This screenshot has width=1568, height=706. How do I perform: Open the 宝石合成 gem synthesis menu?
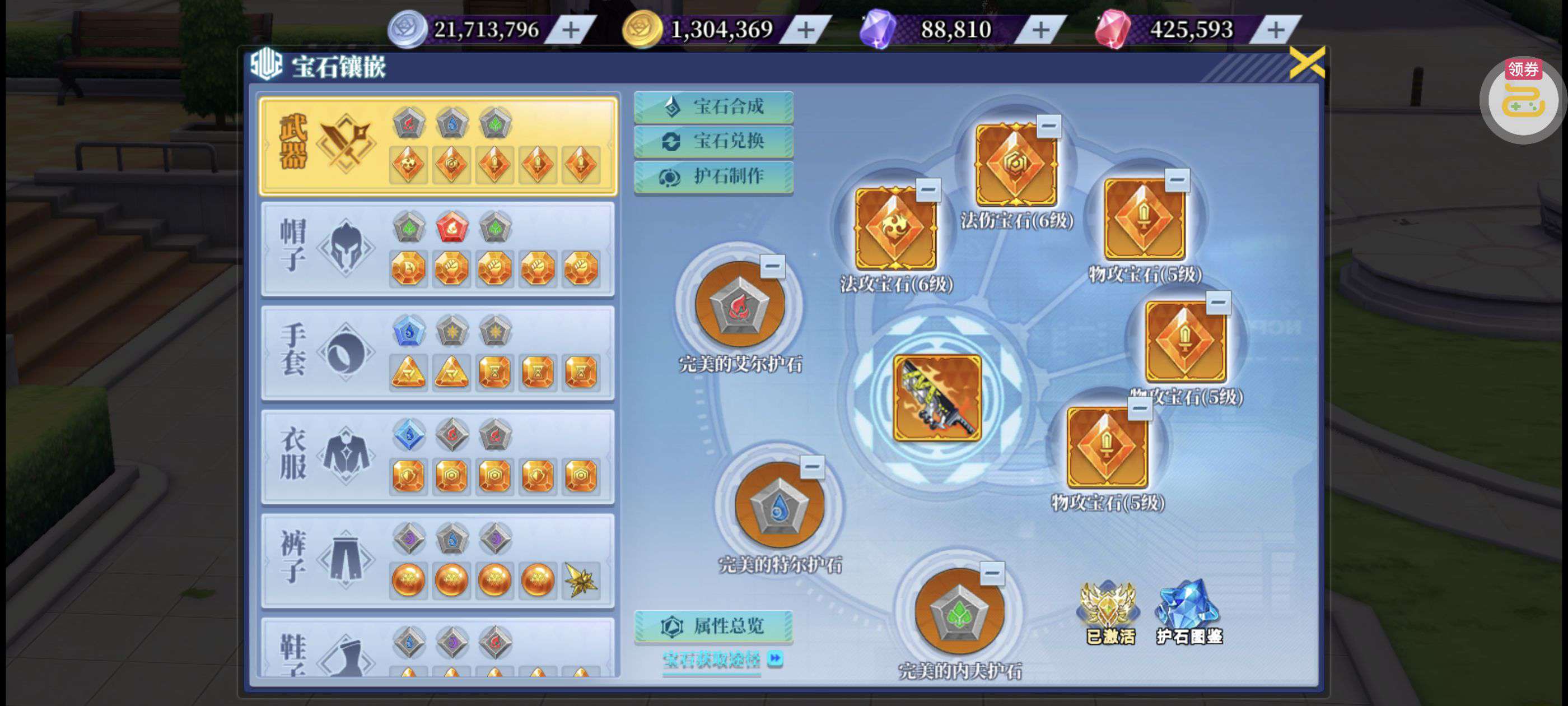pos(713,107)
